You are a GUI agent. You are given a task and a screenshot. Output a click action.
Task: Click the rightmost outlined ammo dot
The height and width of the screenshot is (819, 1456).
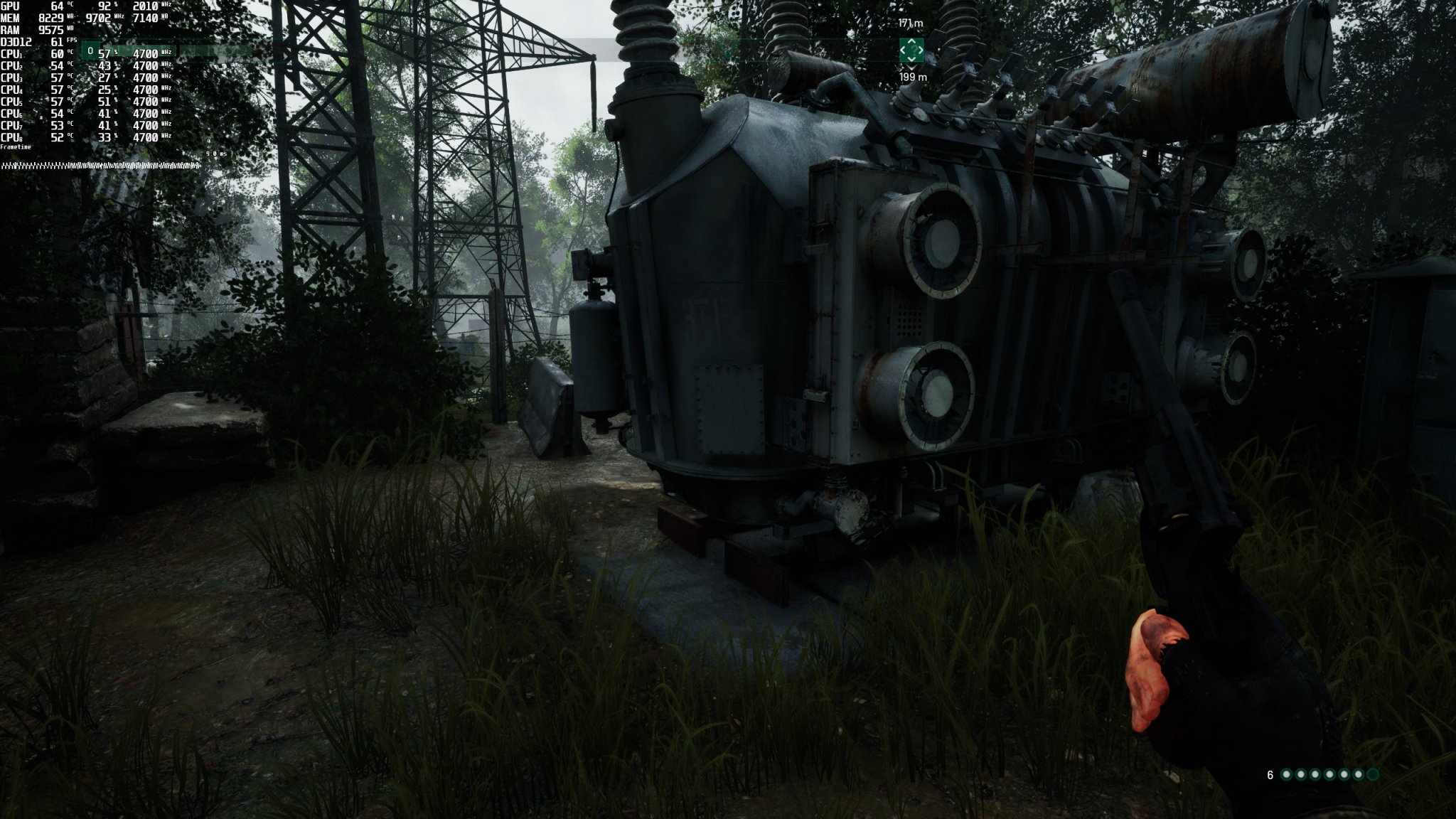(1372, 774)
